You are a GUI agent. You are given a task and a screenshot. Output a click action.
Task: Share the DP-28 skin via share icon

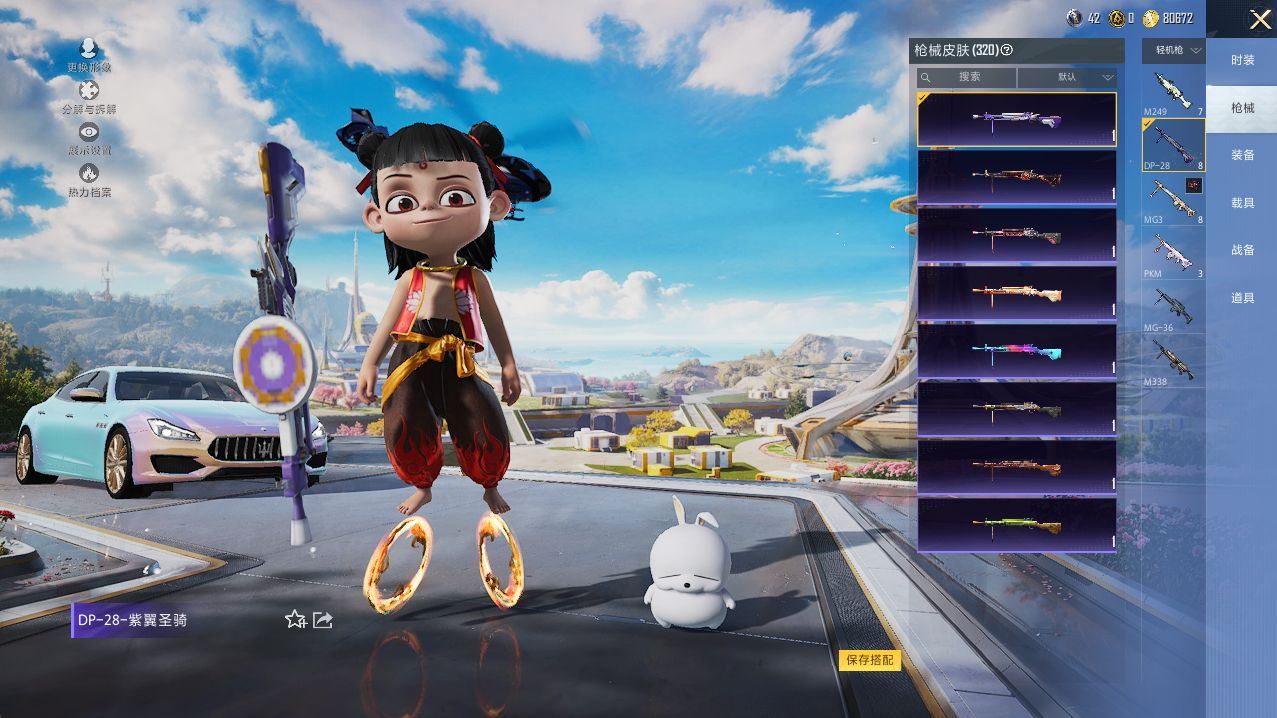pyautogui.click(x=323, y=620)
